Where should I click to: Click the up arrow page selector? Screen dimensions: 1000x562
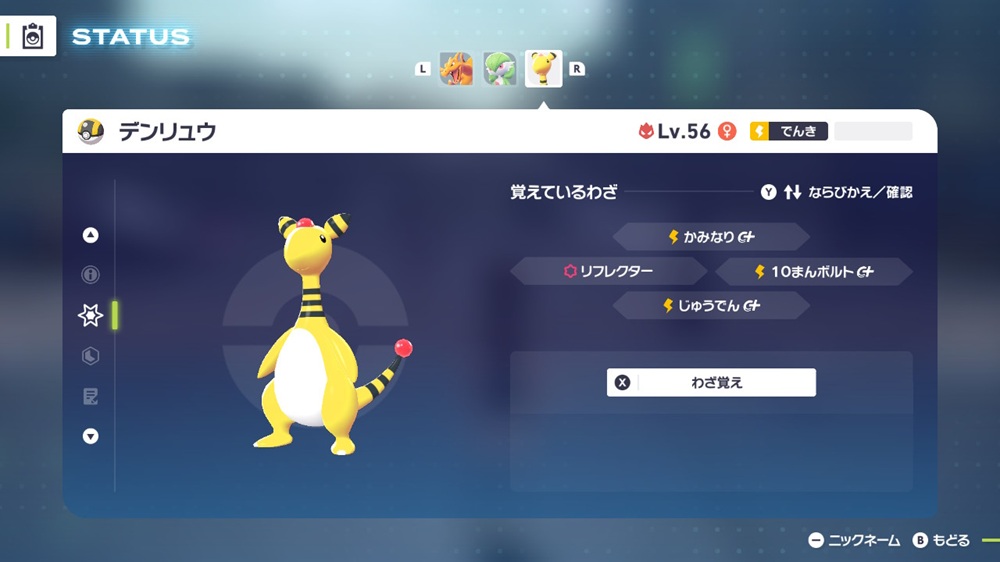[91, 235]
